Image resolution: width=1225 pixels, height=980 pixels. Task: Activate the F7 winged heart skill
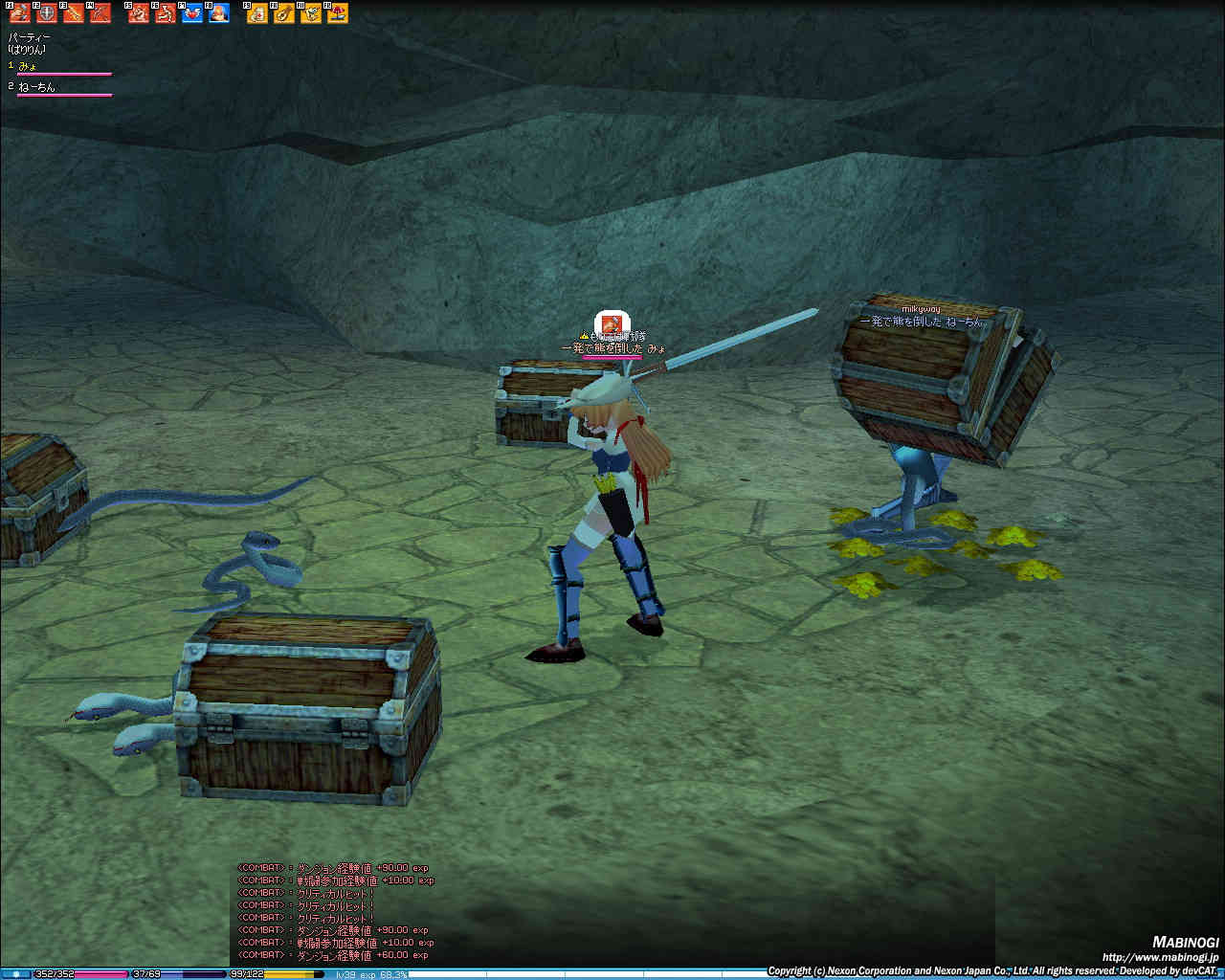[x=192, y=13]
